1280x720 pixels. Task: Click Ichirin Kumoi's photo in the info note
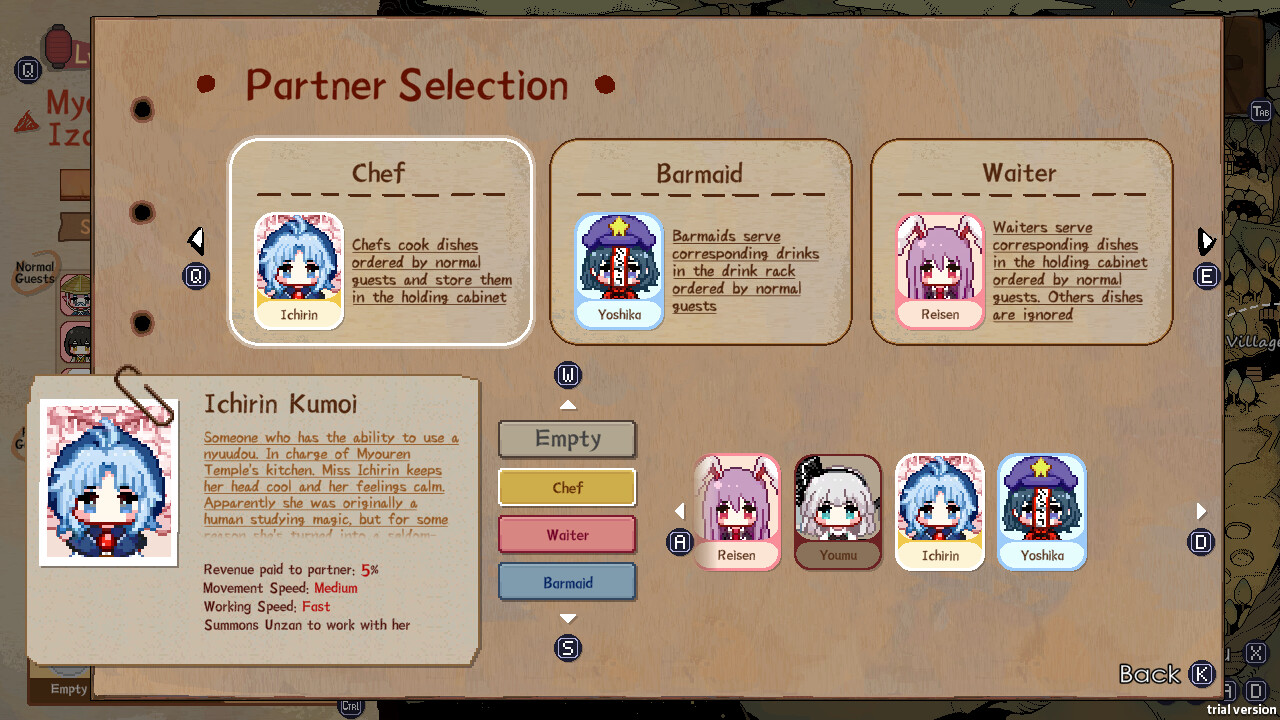point(107,482)
